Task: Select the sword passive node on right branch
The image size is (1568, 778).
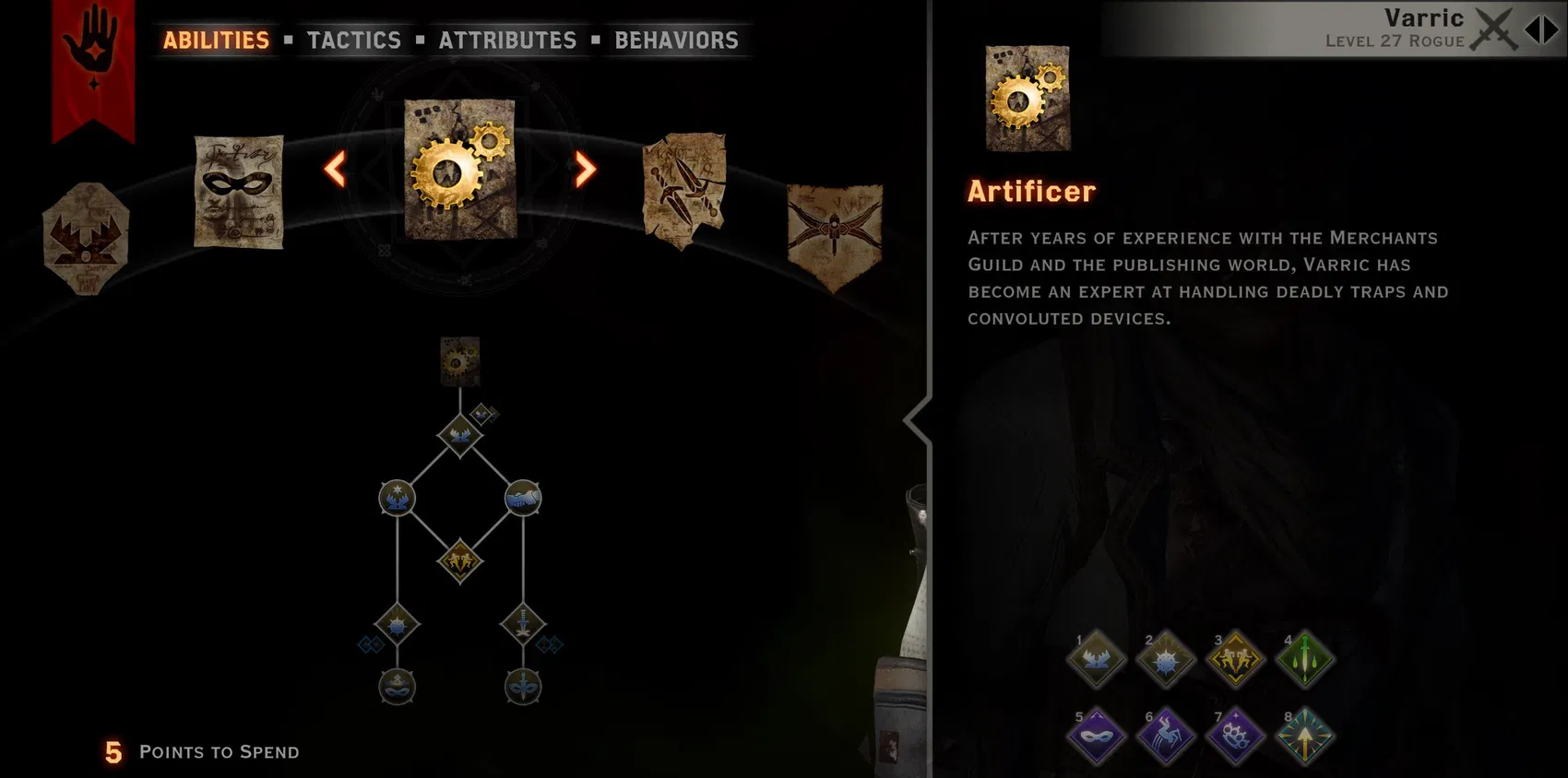Action: tap(524, 624)
